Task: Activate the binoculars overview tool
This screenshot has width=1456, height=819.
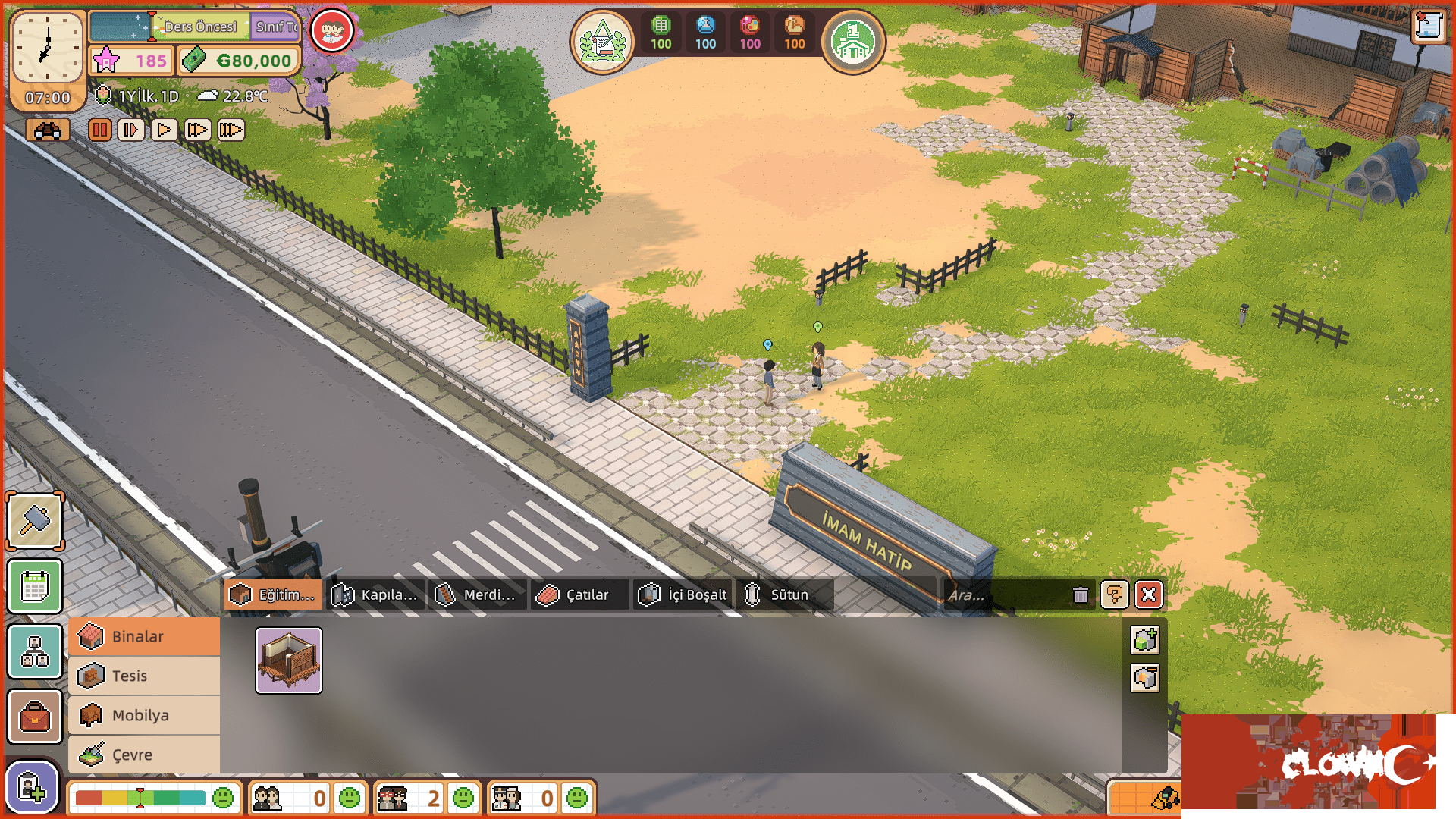Action: [x=48, y=130]
